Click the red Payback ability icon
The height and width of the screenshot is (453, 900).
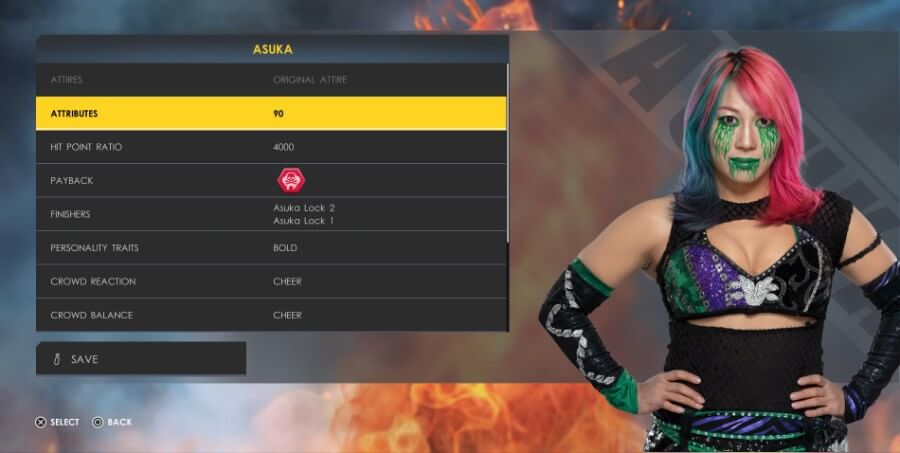tap(292, 181)
